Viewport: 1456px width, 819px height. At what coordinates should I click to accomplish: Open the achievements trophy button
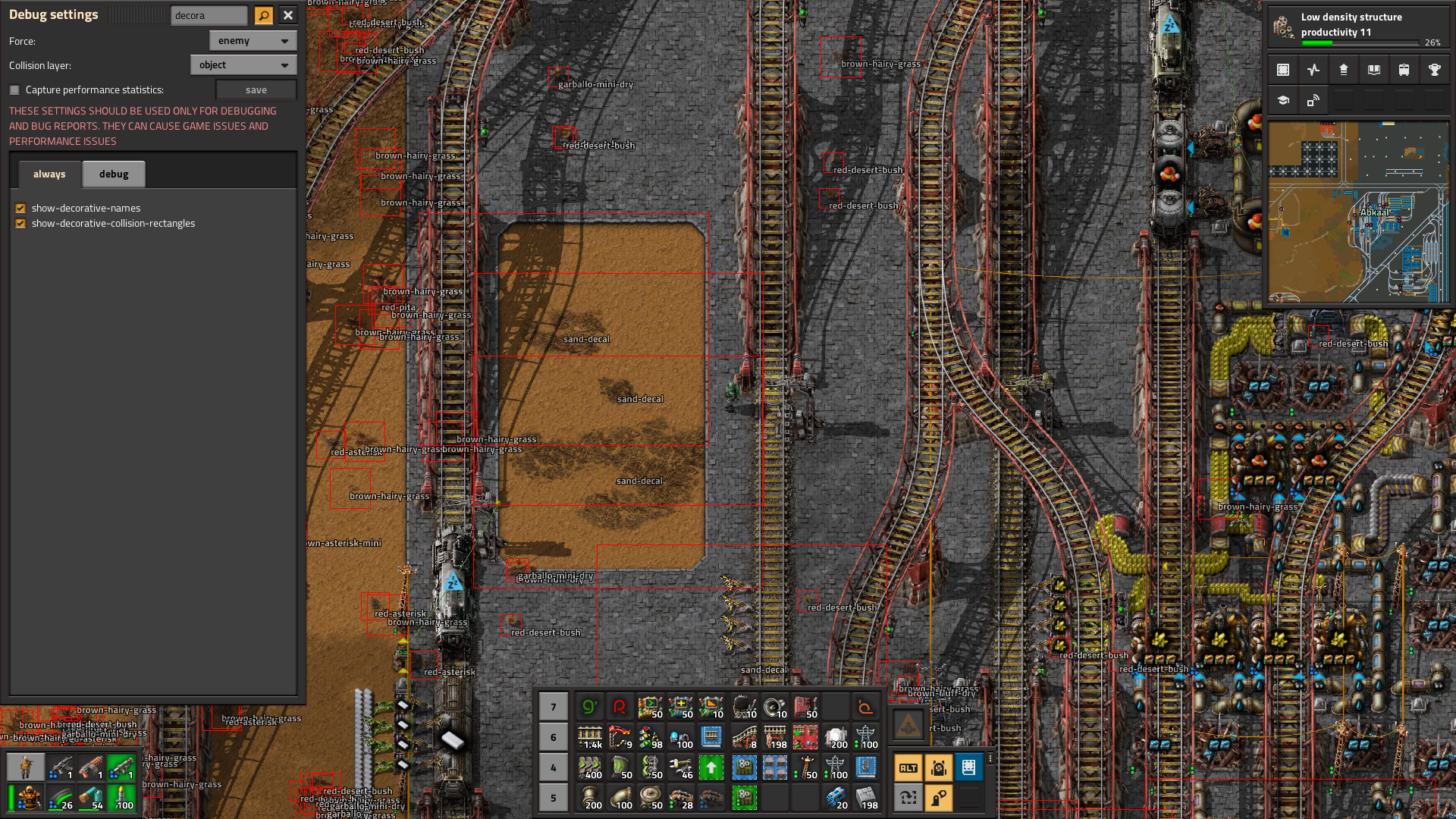[x=1434, y=70]
